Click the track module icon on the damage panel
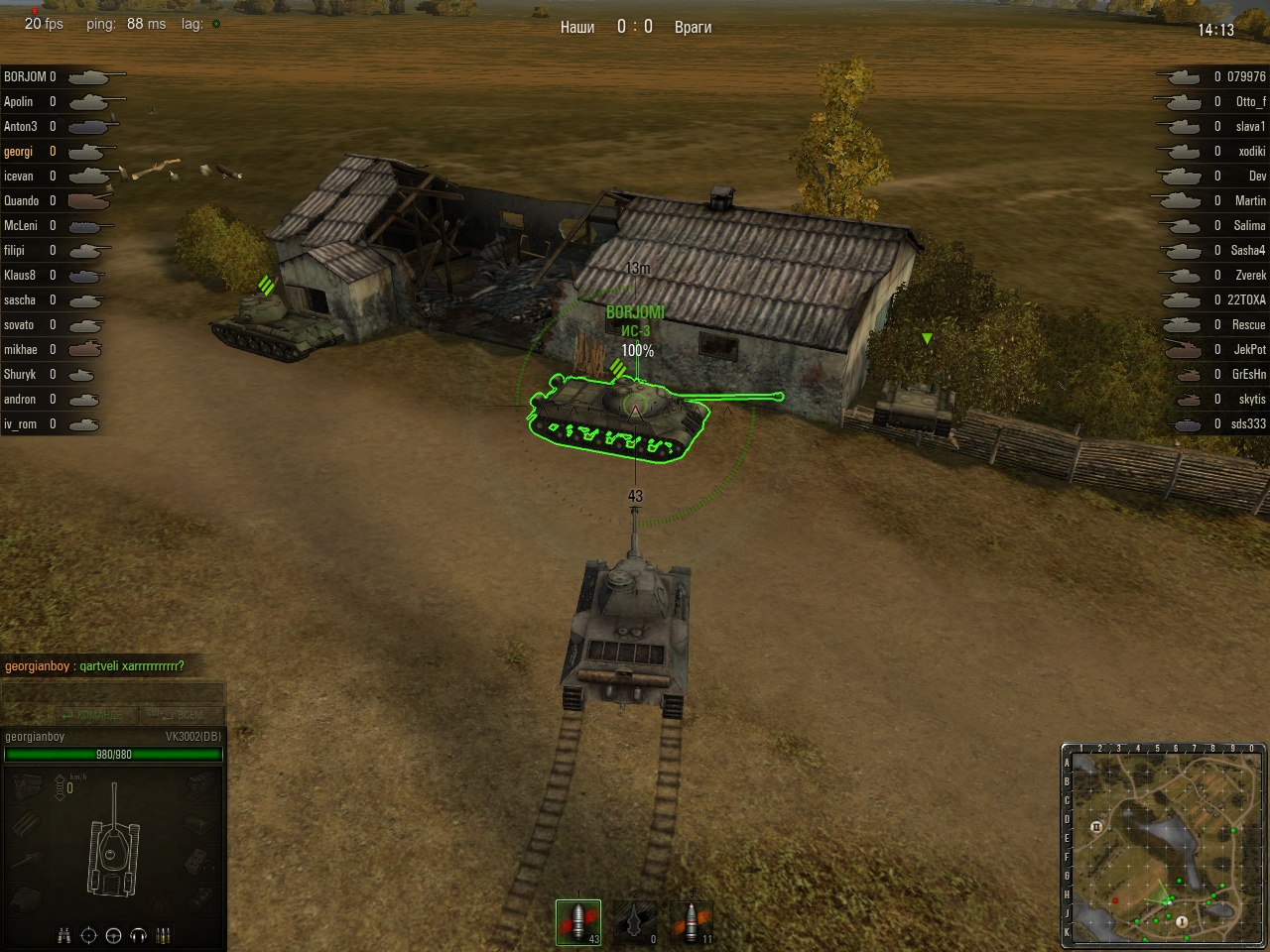The width and height of the screenshot is (1270, 952). click(x=199, y=783)
